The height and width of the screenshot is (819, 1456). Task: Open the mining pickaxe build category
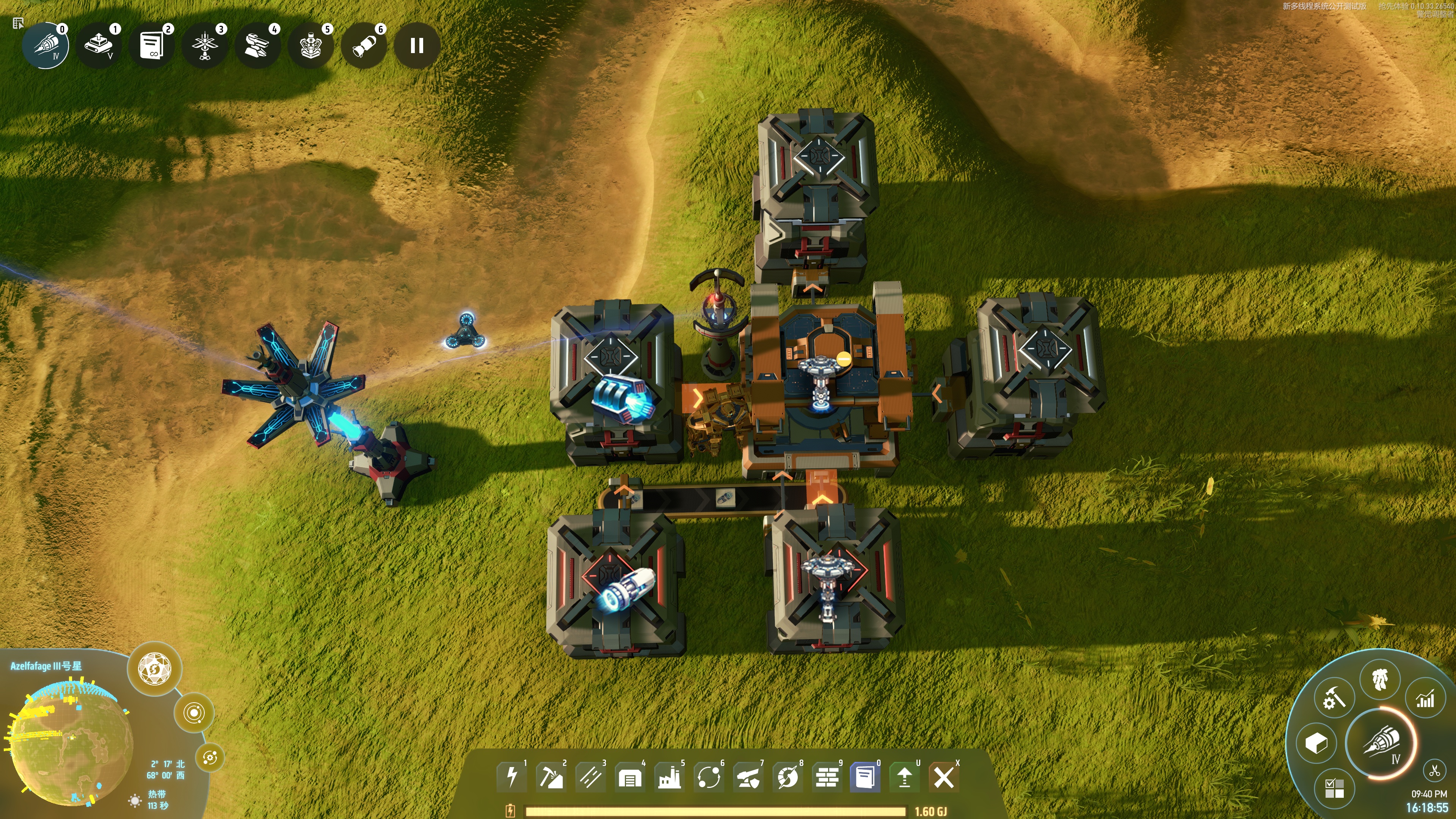coord(551,777)
